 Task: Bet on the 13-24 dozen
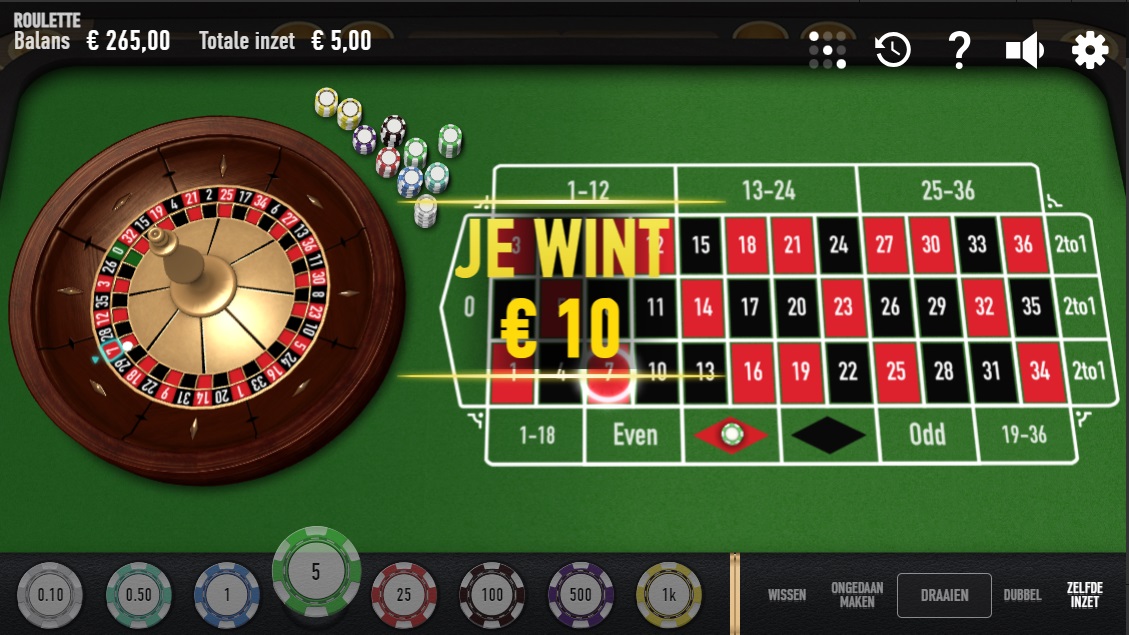[767, 189]
